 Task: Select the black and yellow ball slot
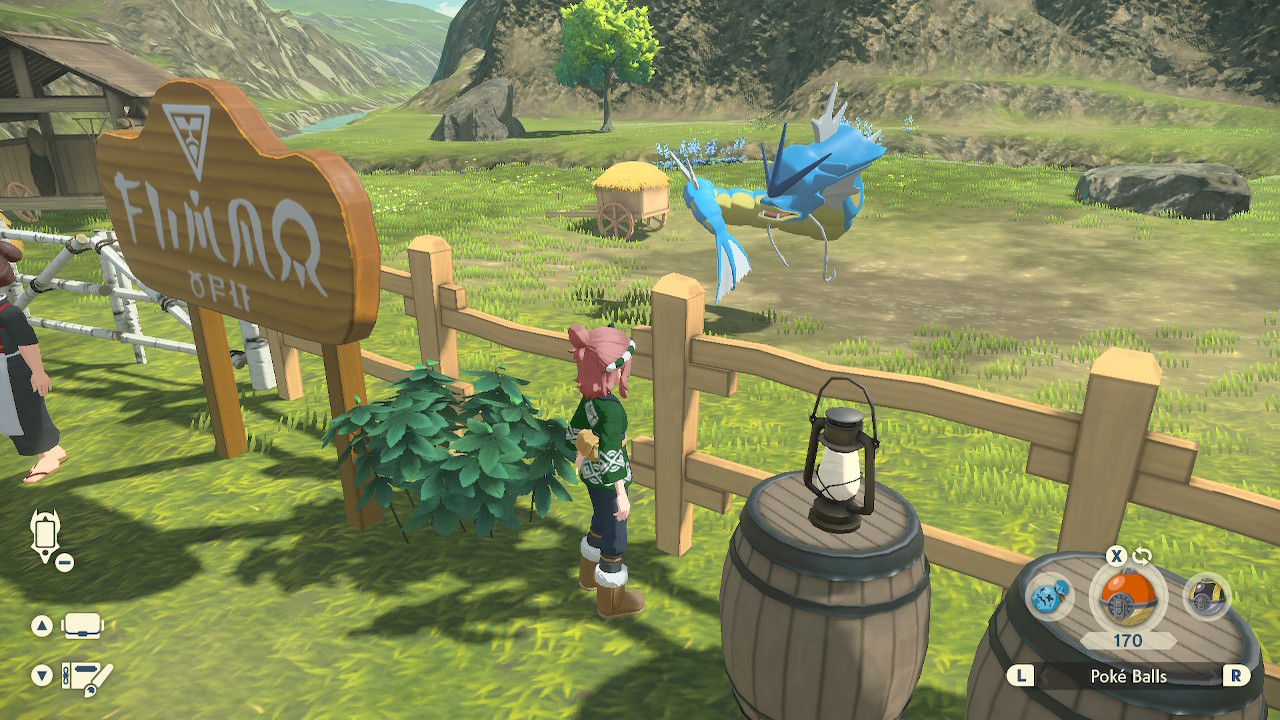coord(1207,598)
